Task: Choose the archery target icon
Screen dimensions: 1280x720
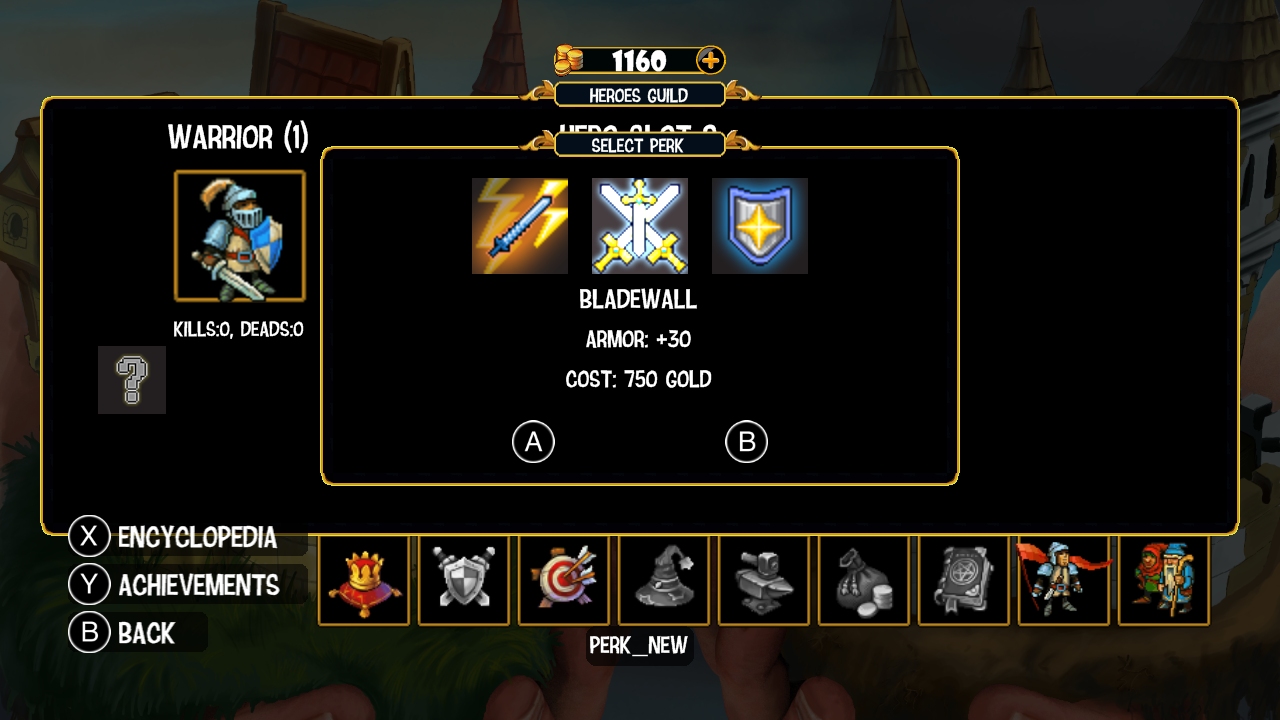Action: [x=564, y=581]
